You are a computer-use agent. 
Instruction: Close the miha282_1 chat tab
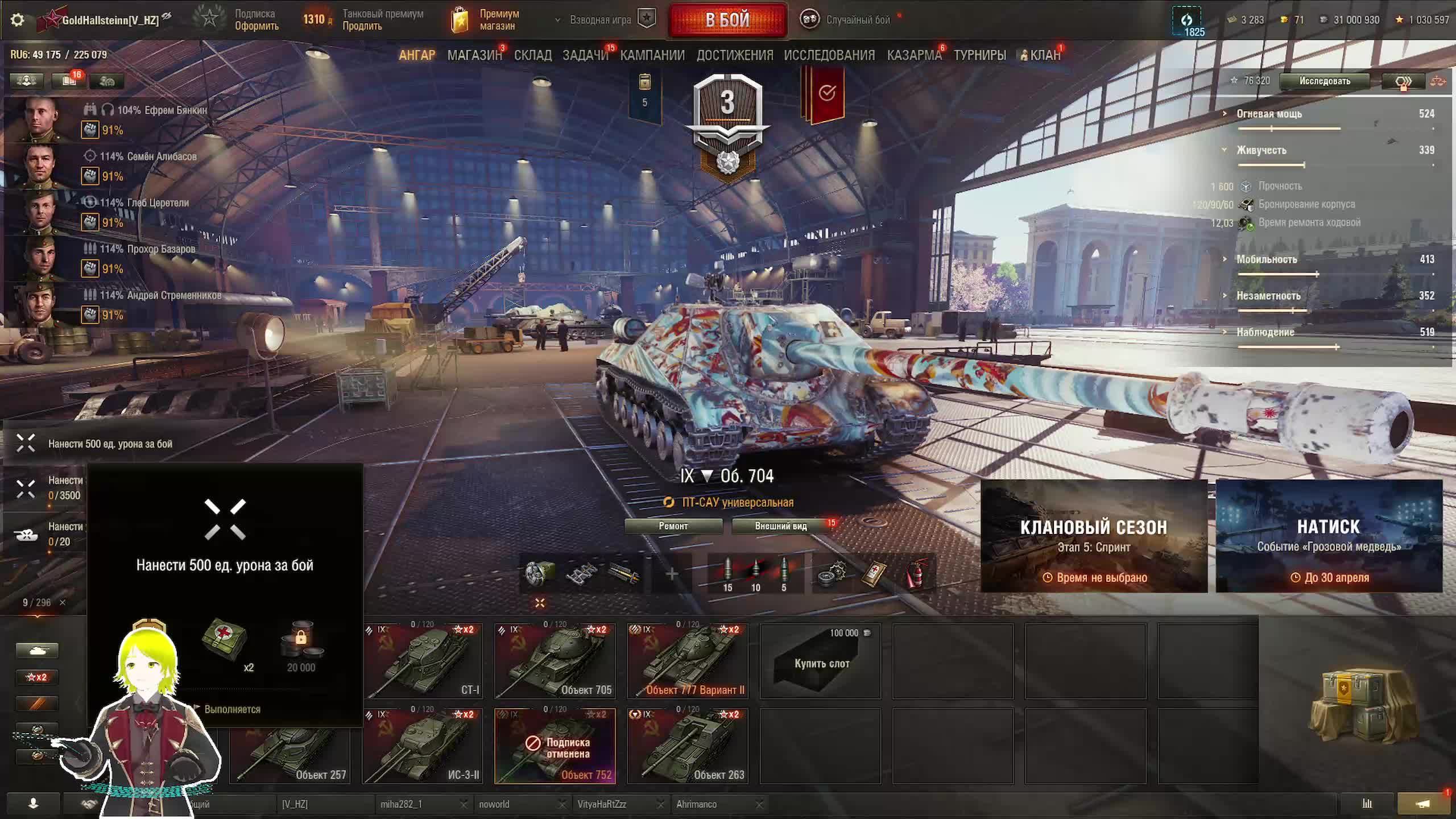click(464, 804)
